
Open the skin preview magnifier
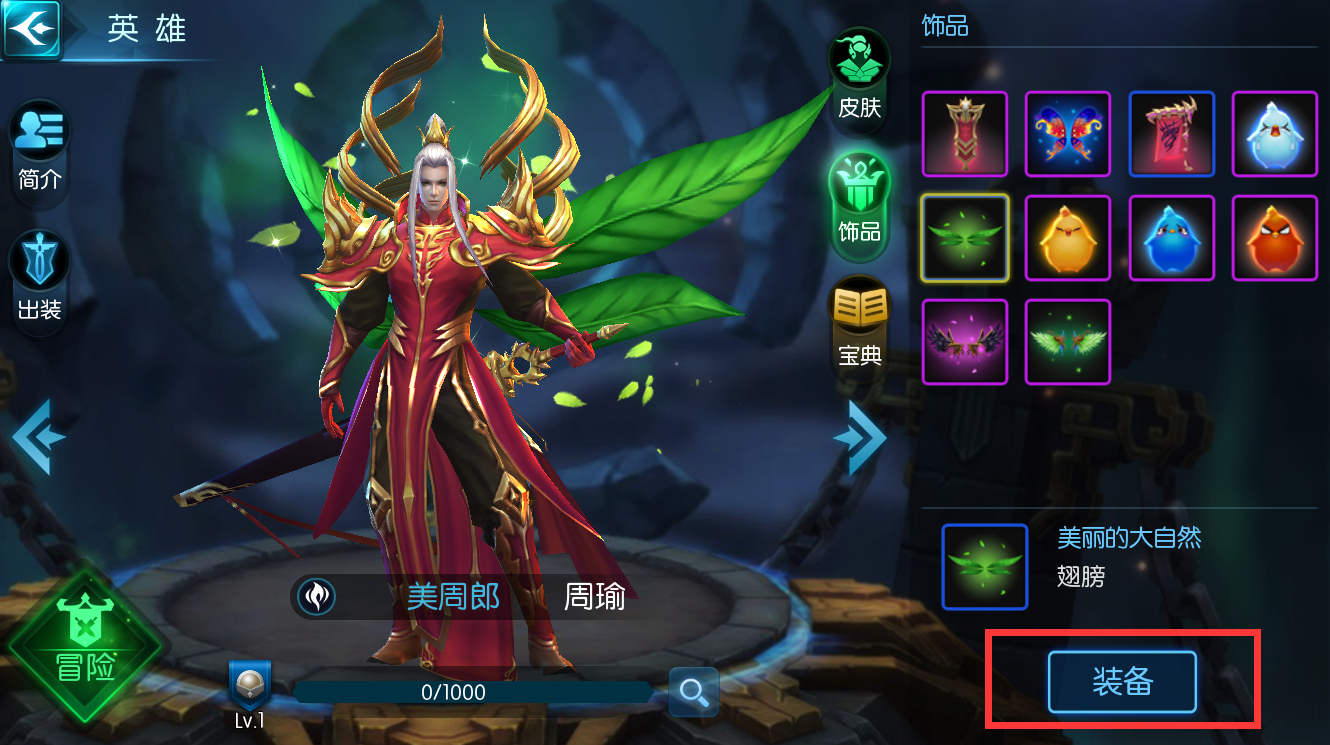694,691
